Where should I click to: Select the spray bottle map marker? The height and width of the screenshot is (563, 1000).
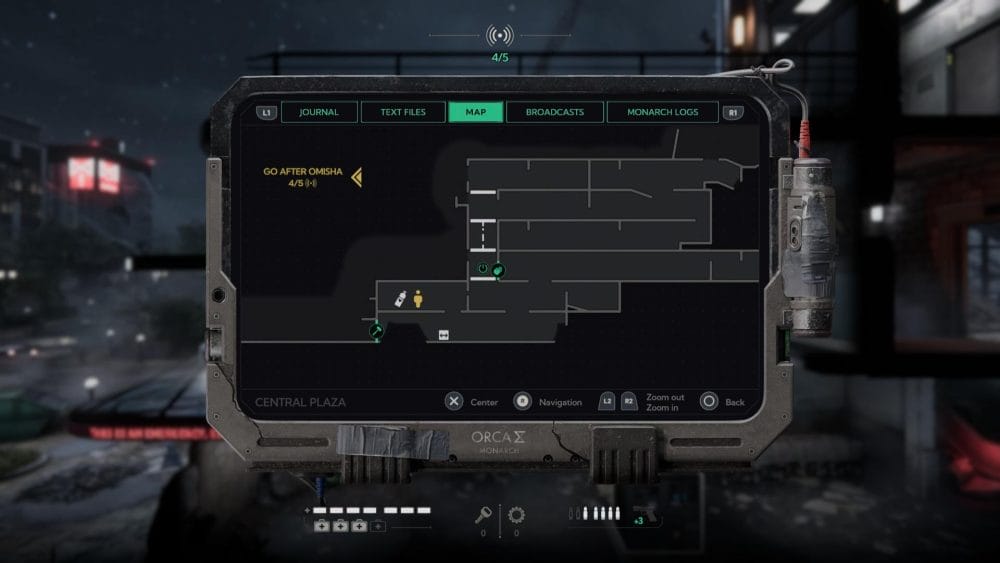click(401, 298)
